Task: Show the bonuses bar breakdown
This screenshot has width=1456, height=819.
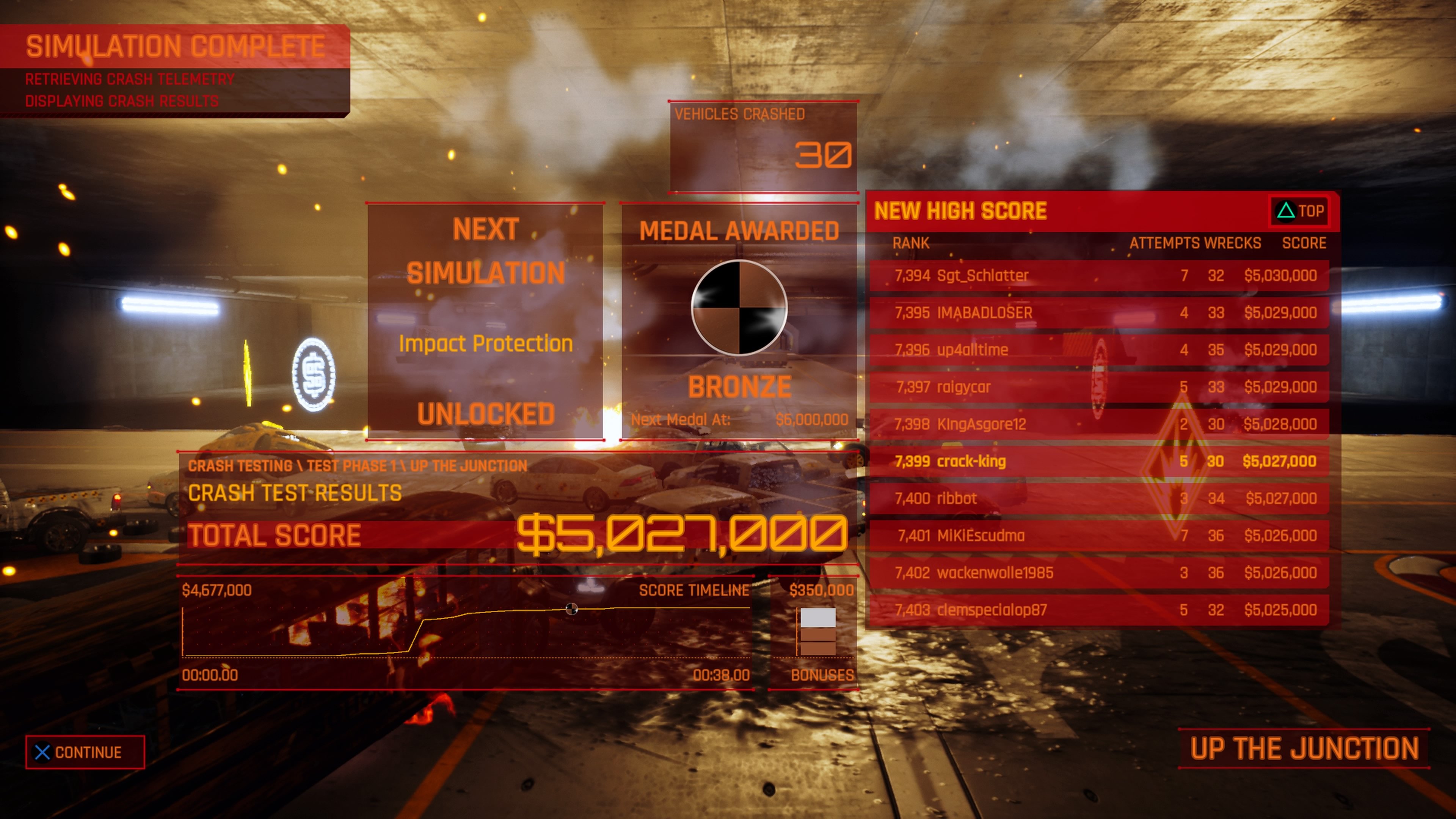Action: 817,632
